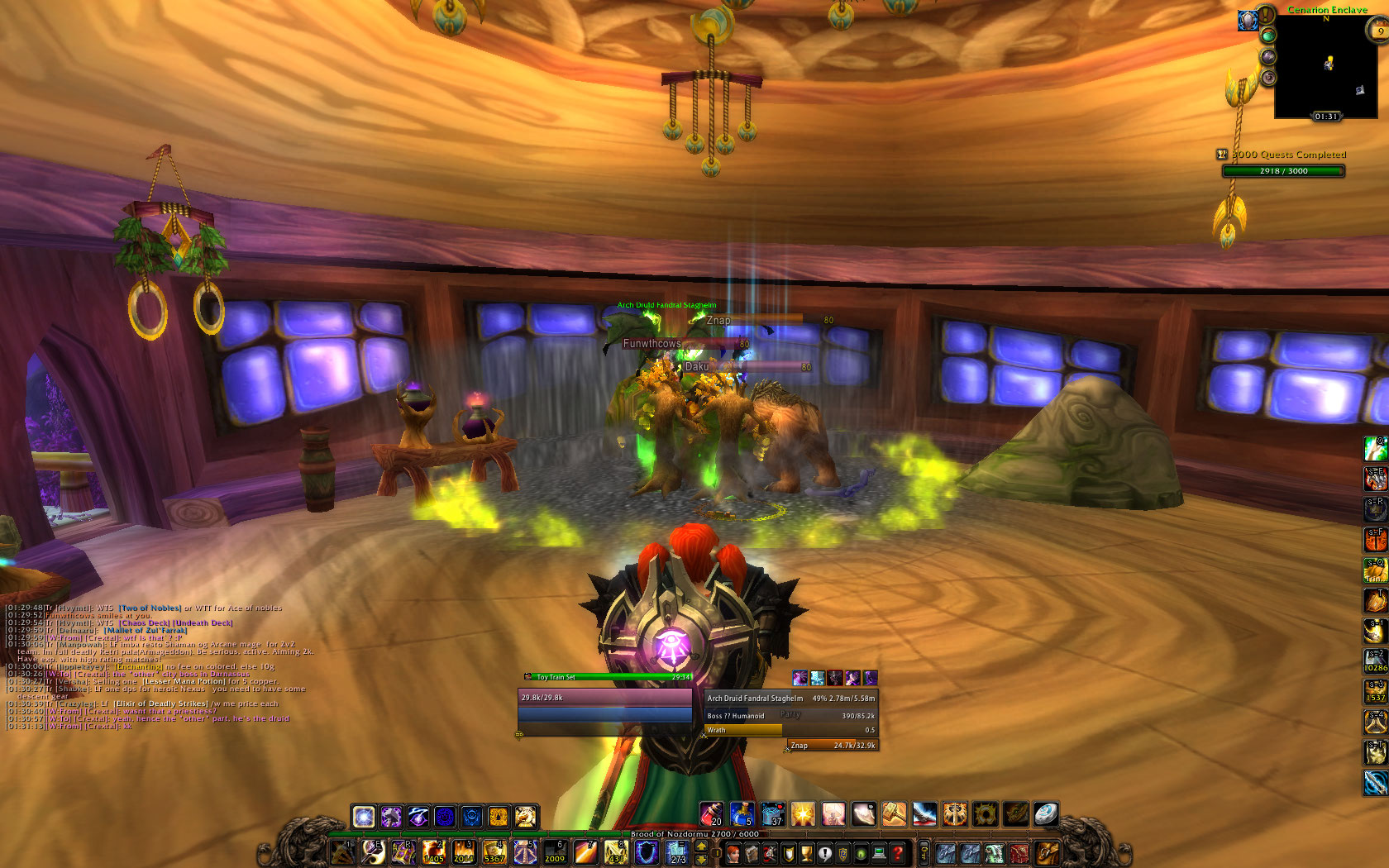Screen dimensions: 1389x868
Task: Click the player health frame showing 29.8k
Action: 604,698
